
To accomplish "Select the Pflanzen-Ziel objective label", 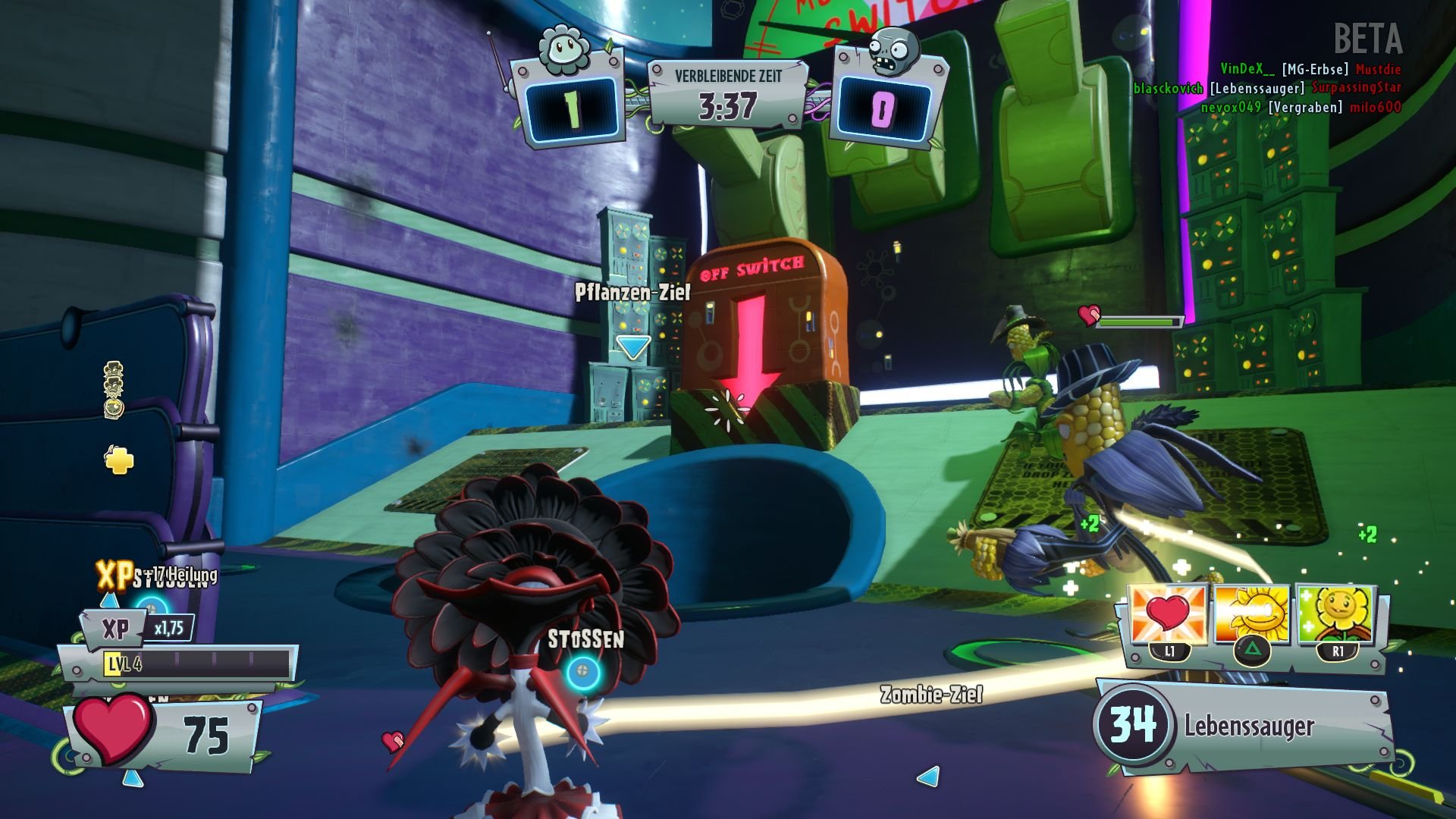I will point(634,291).
